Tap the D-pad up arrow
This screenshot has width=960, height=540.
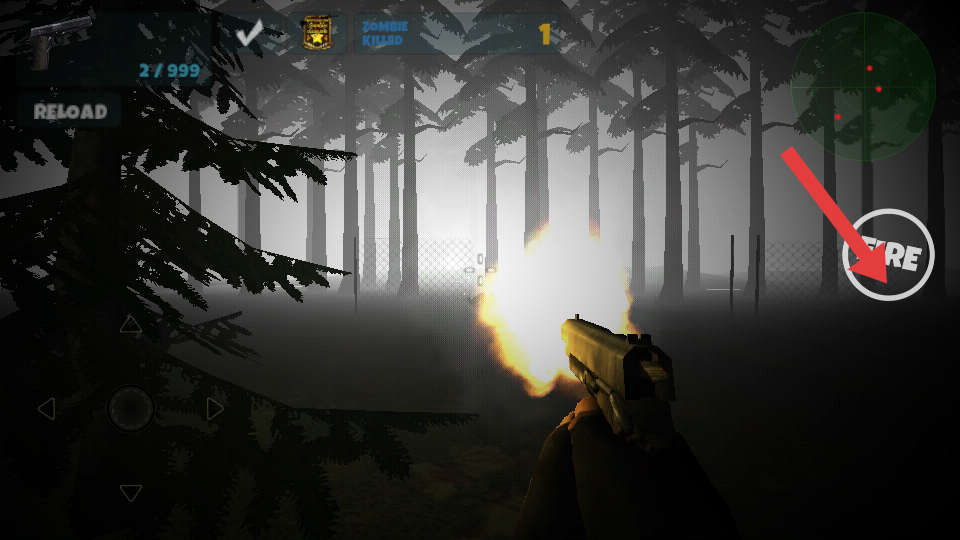tap(131, 325)
